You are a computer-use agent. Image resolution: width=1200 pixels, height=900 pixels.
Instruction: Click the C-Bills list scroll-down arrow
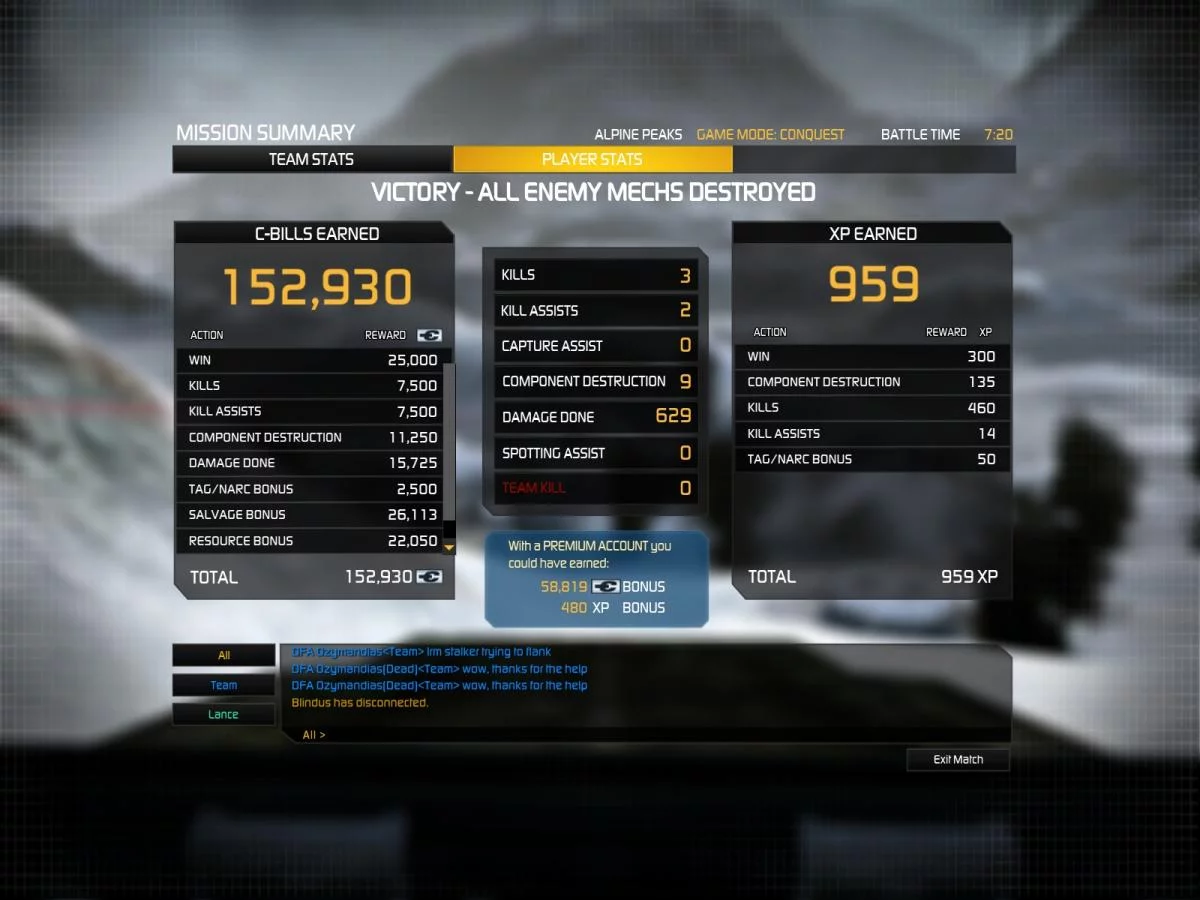point(449,548)
